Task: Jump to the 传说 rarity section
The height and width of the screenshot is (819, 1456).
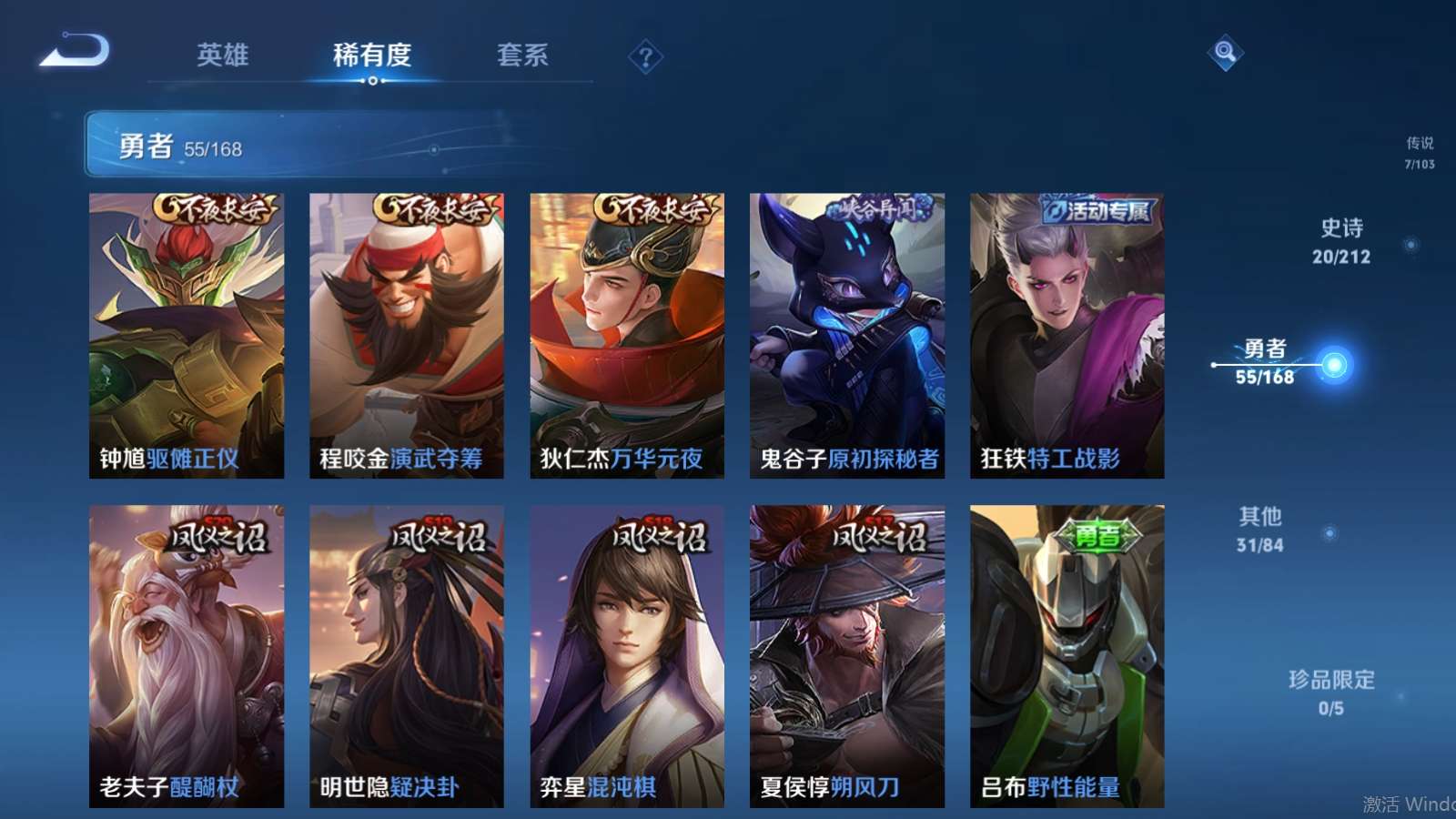Action: click(1419, 152)
